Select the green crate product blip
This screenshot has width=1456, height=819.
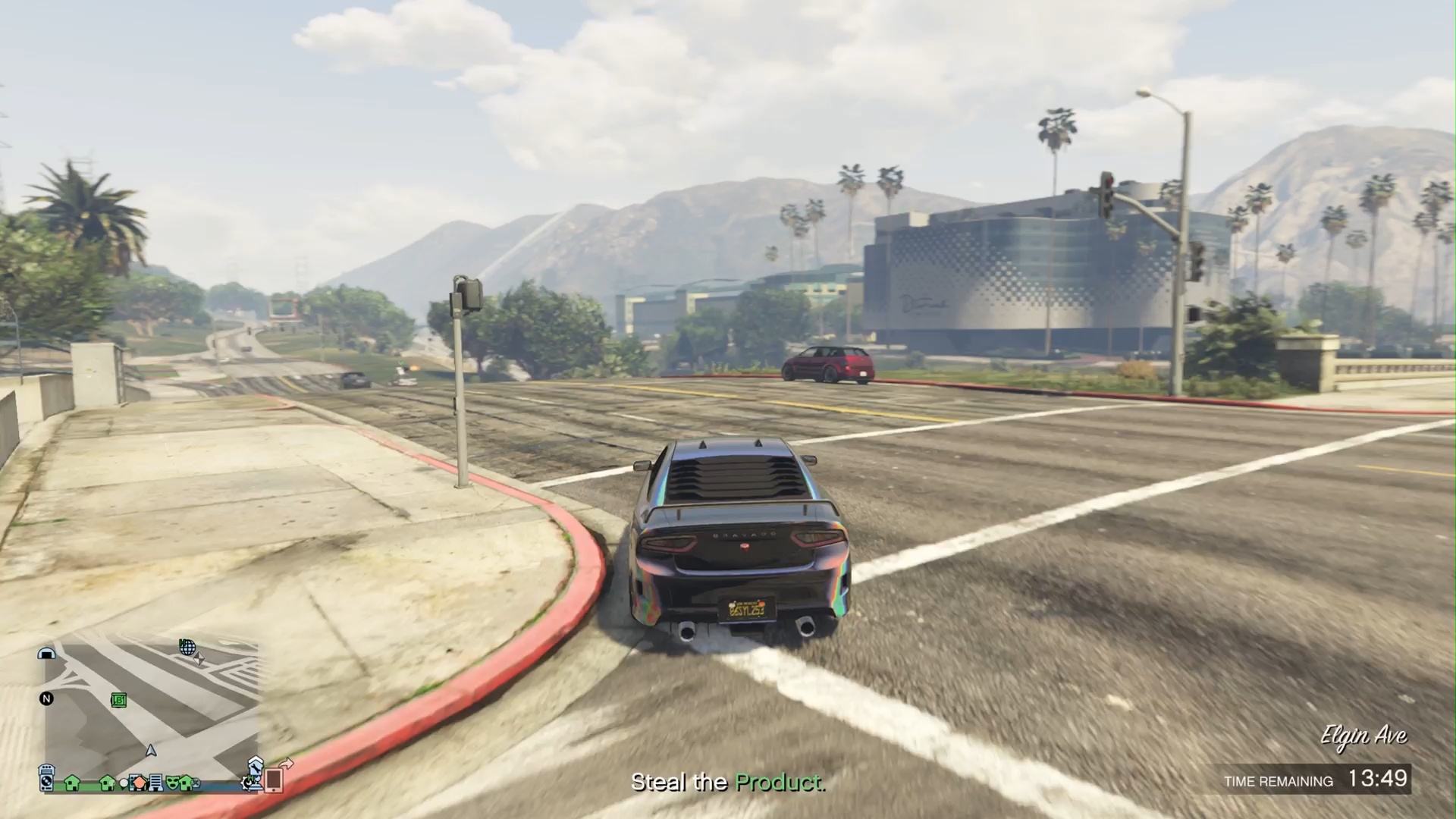pos(119,700)
